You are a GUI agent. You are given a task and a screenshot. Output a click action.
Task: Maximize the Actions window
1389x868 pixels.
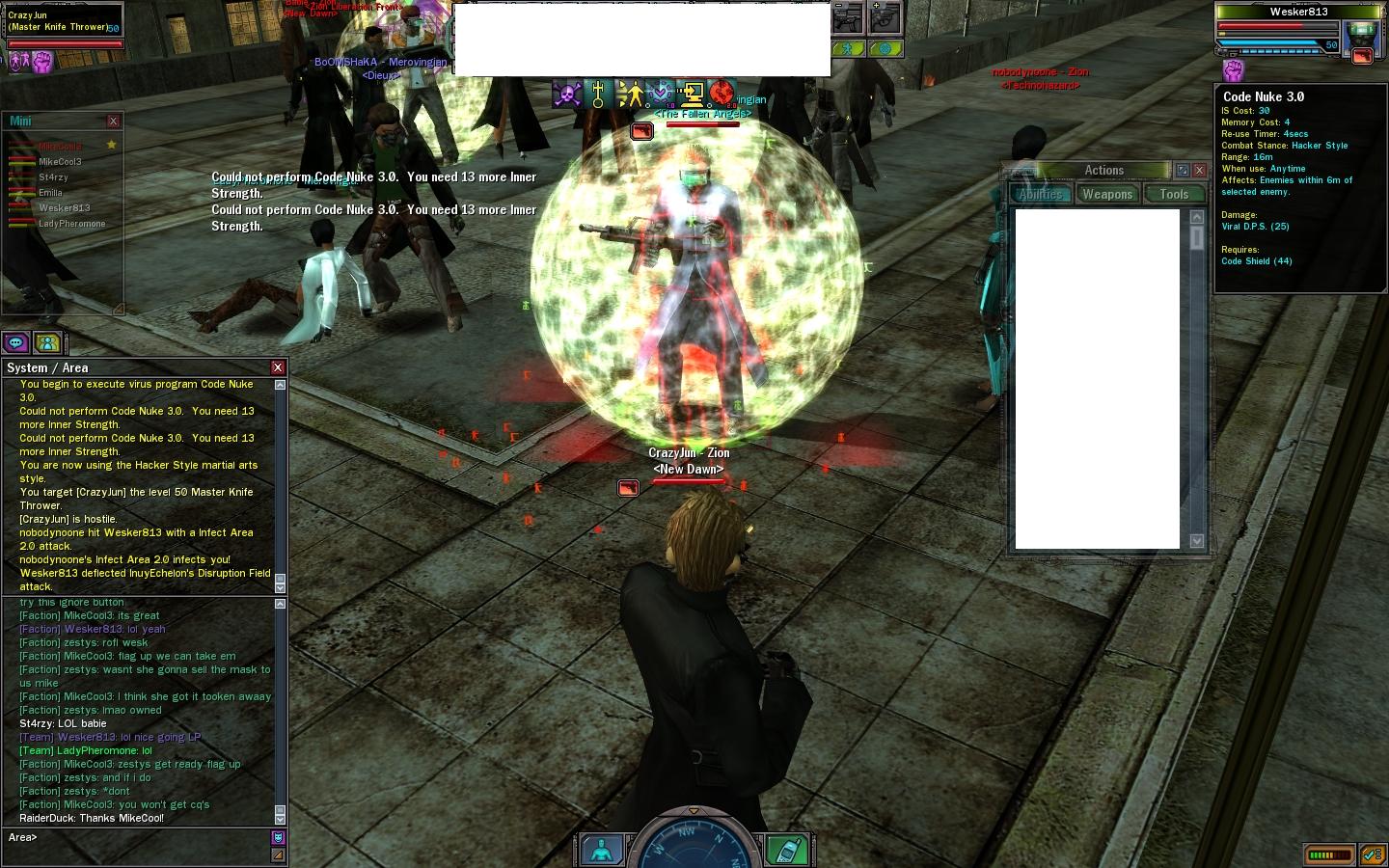point(1183,170)
